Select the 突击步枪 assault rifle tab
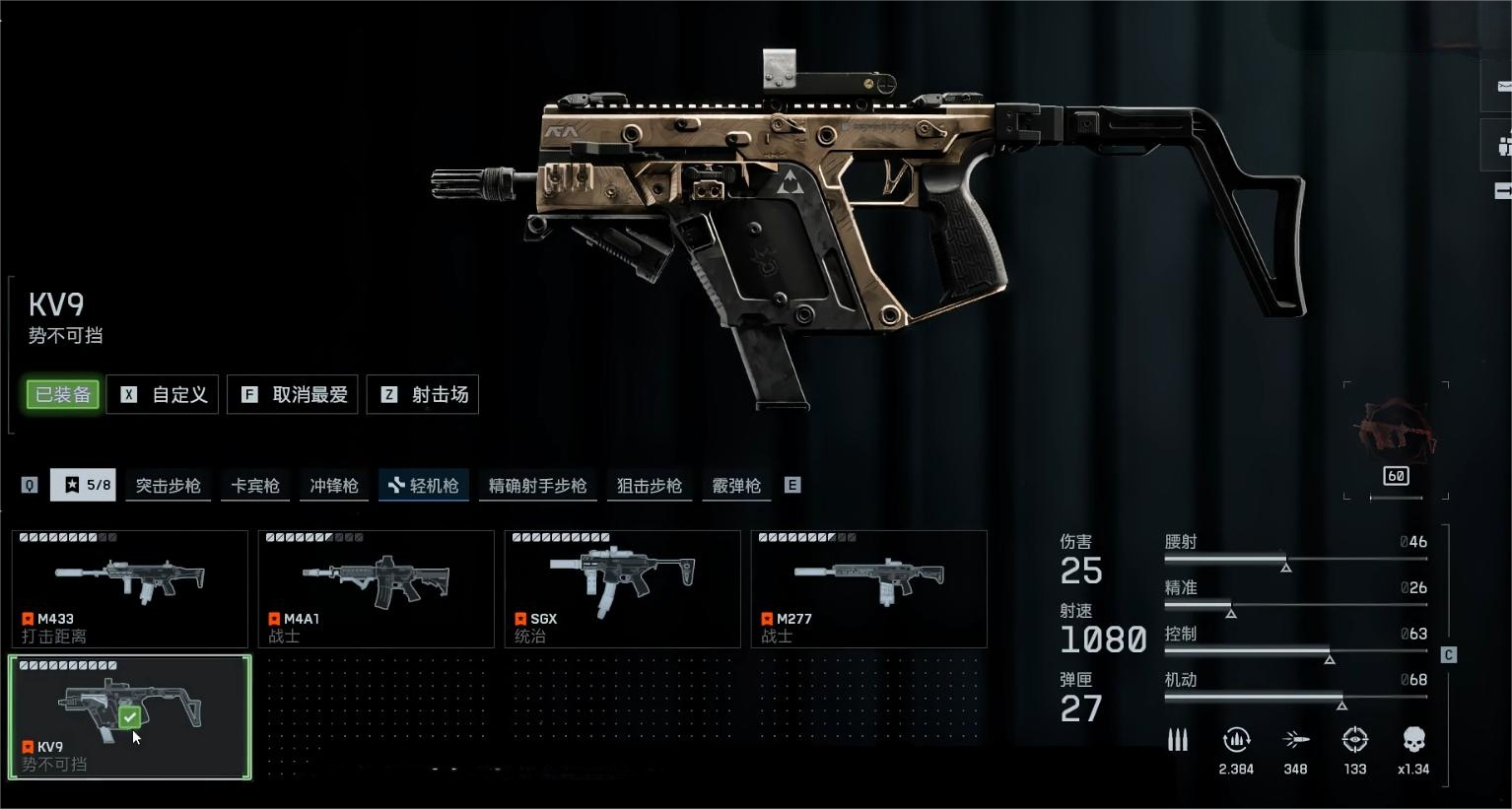The height and width of the screenshot is (809, 1512). pyautogui.click(x=168, y=486)
